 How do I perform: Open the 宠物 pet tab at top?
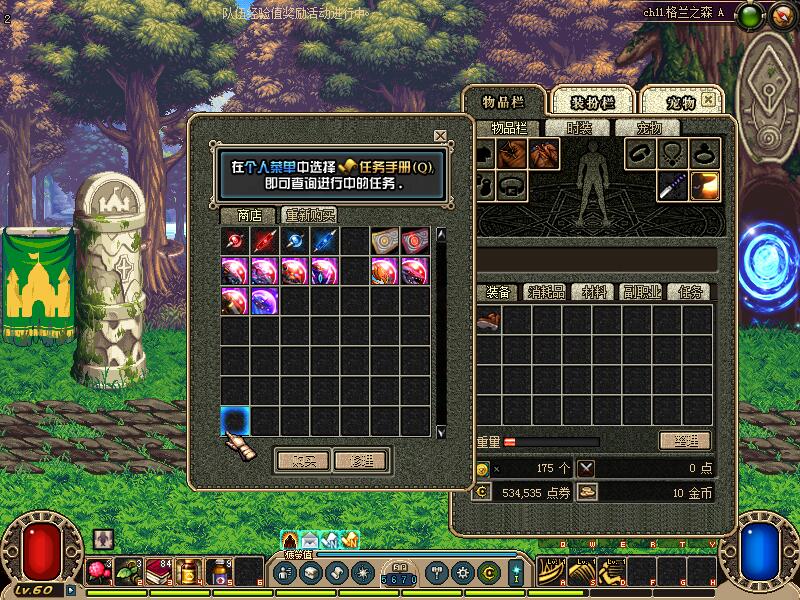coord(680,102)
